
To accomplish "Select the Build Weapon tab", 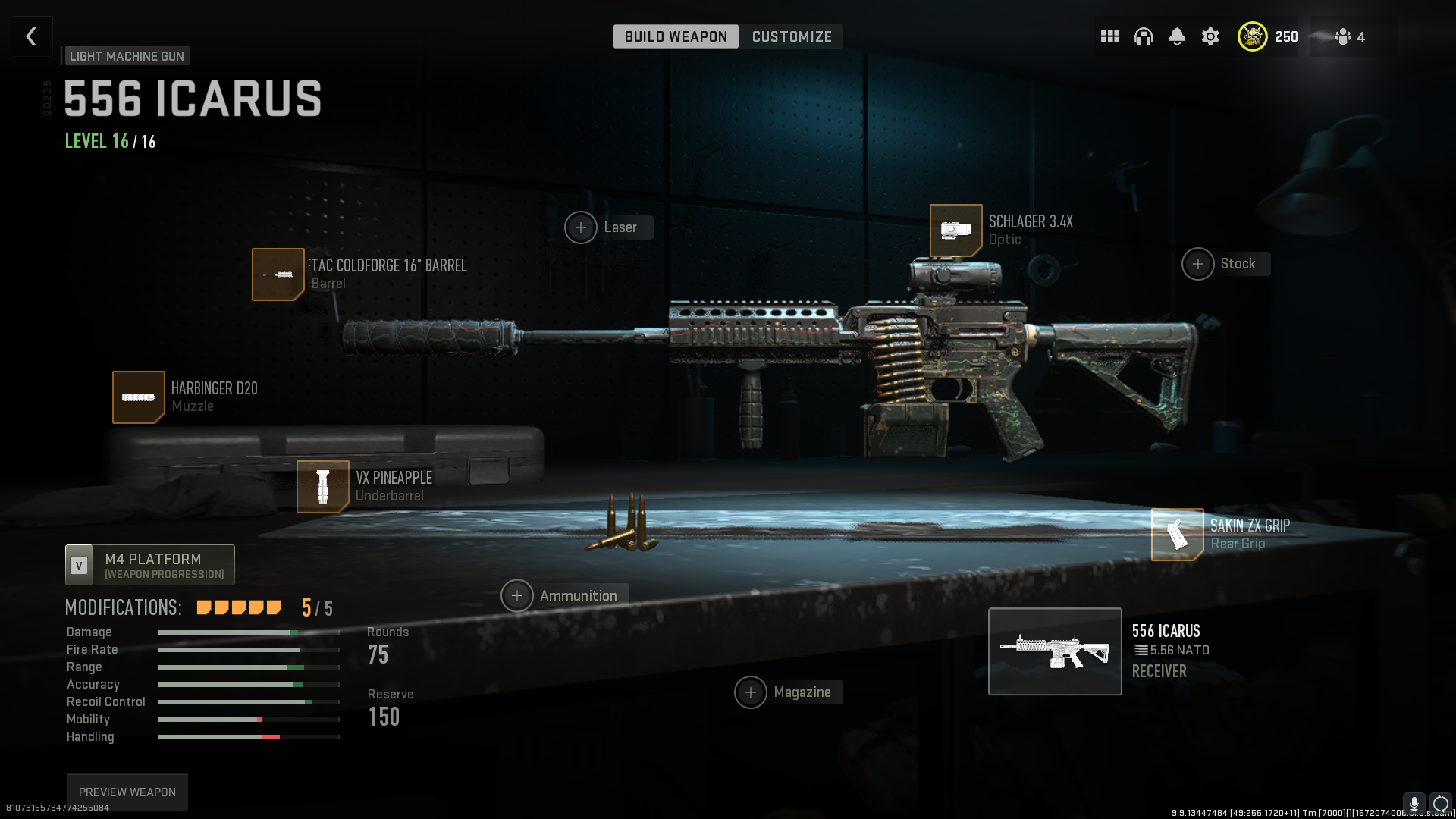I will (676, 36).
